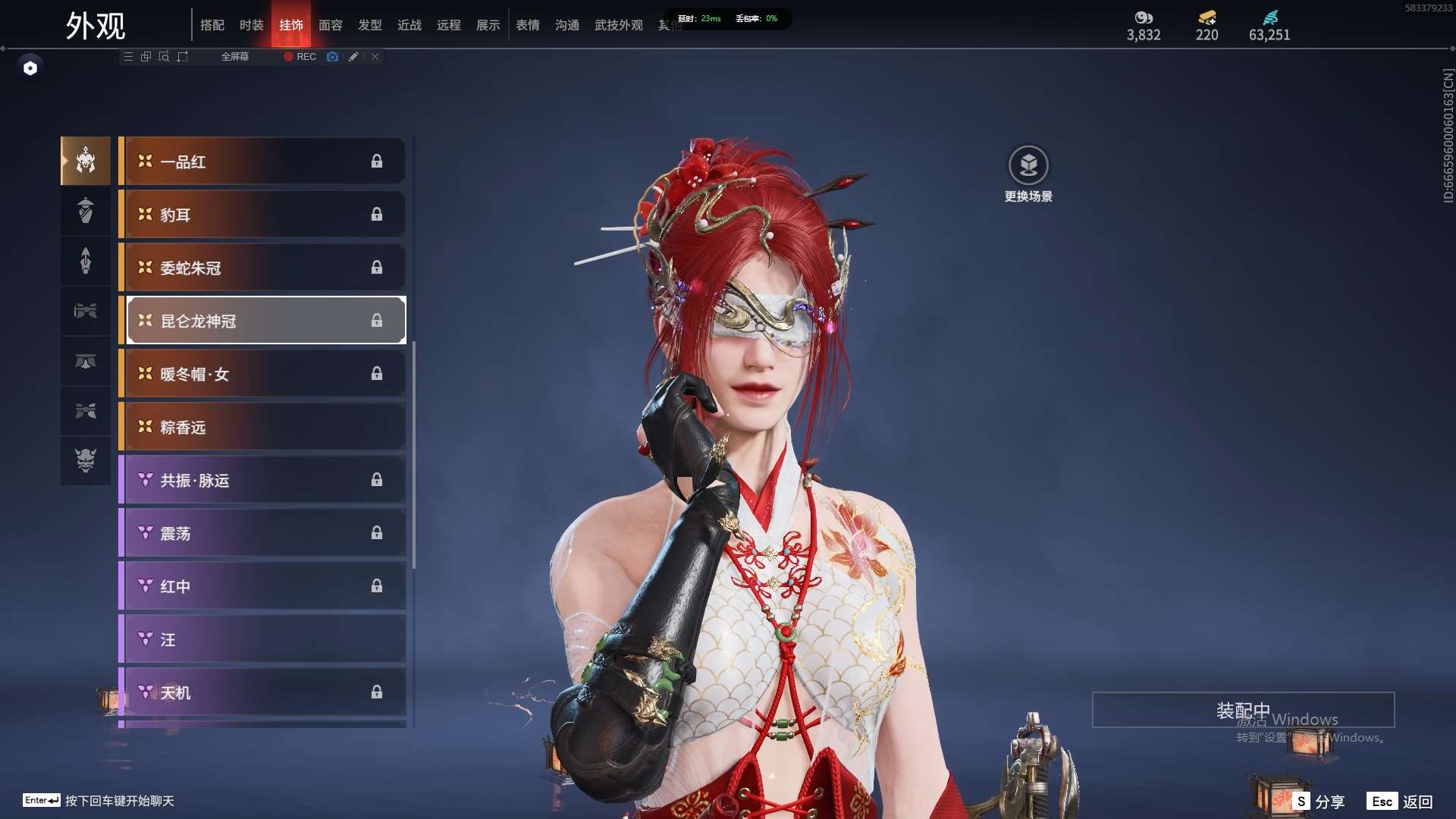Switch to the 搭配 tab
The width and height of the screenshot is (1456, 819).
tap(212, 25)
